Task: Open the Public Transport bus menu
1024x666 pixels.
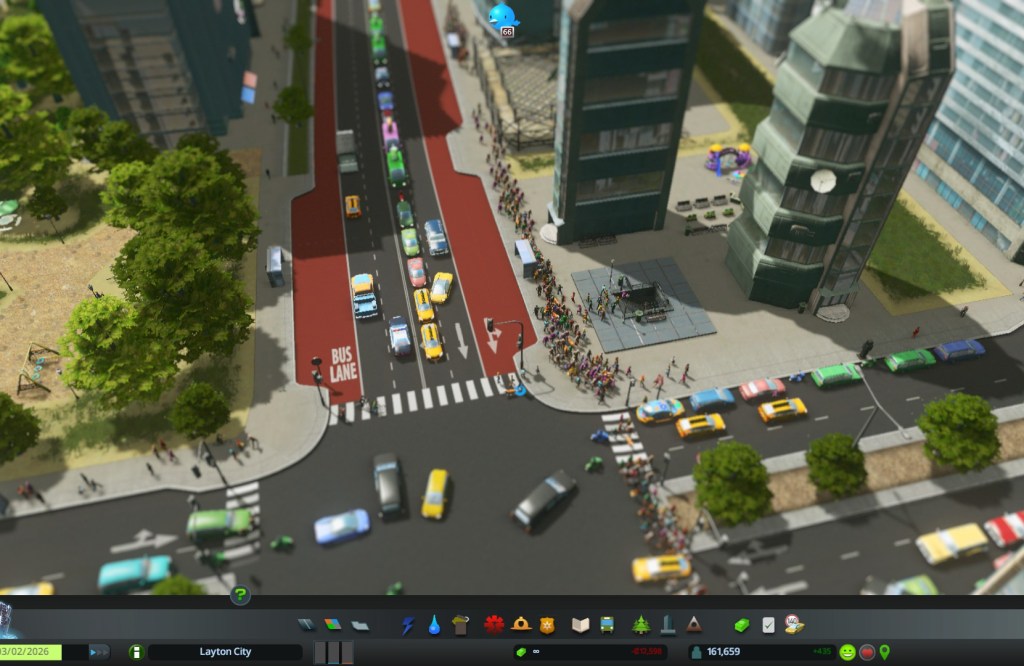Action: [606, 625]
